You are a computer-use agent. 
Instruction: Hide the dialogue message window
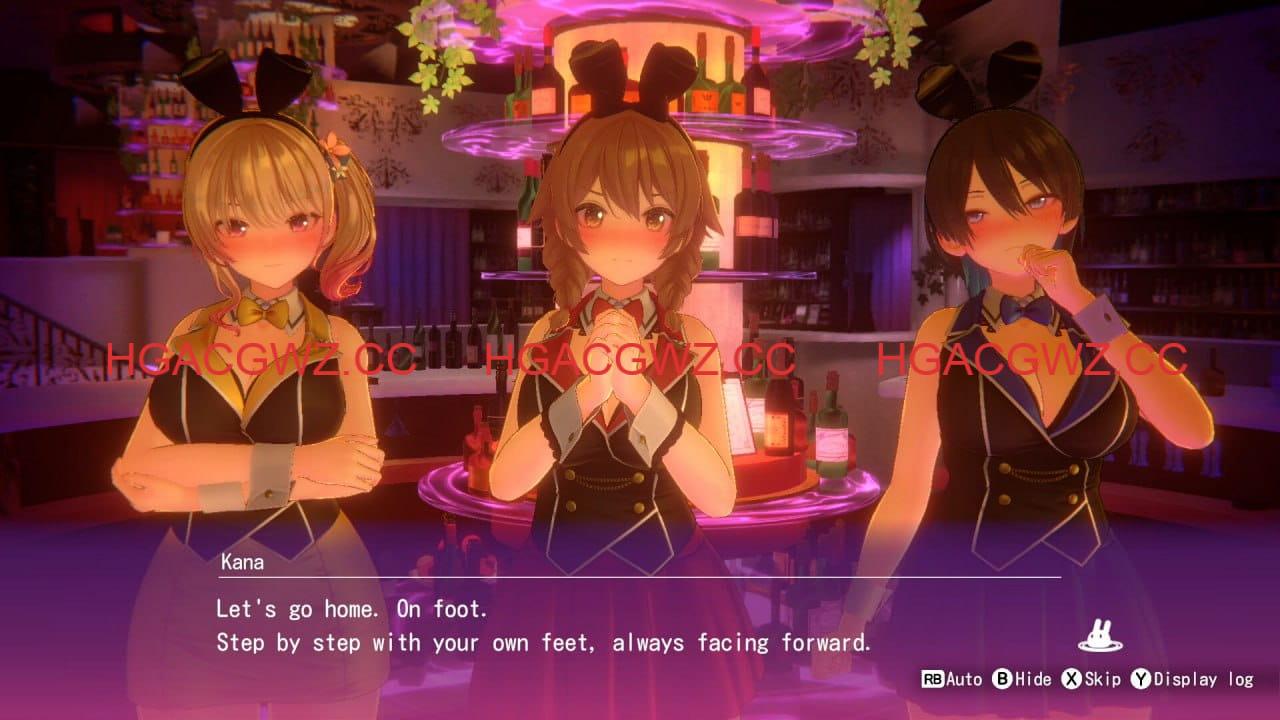[1032, 678]
